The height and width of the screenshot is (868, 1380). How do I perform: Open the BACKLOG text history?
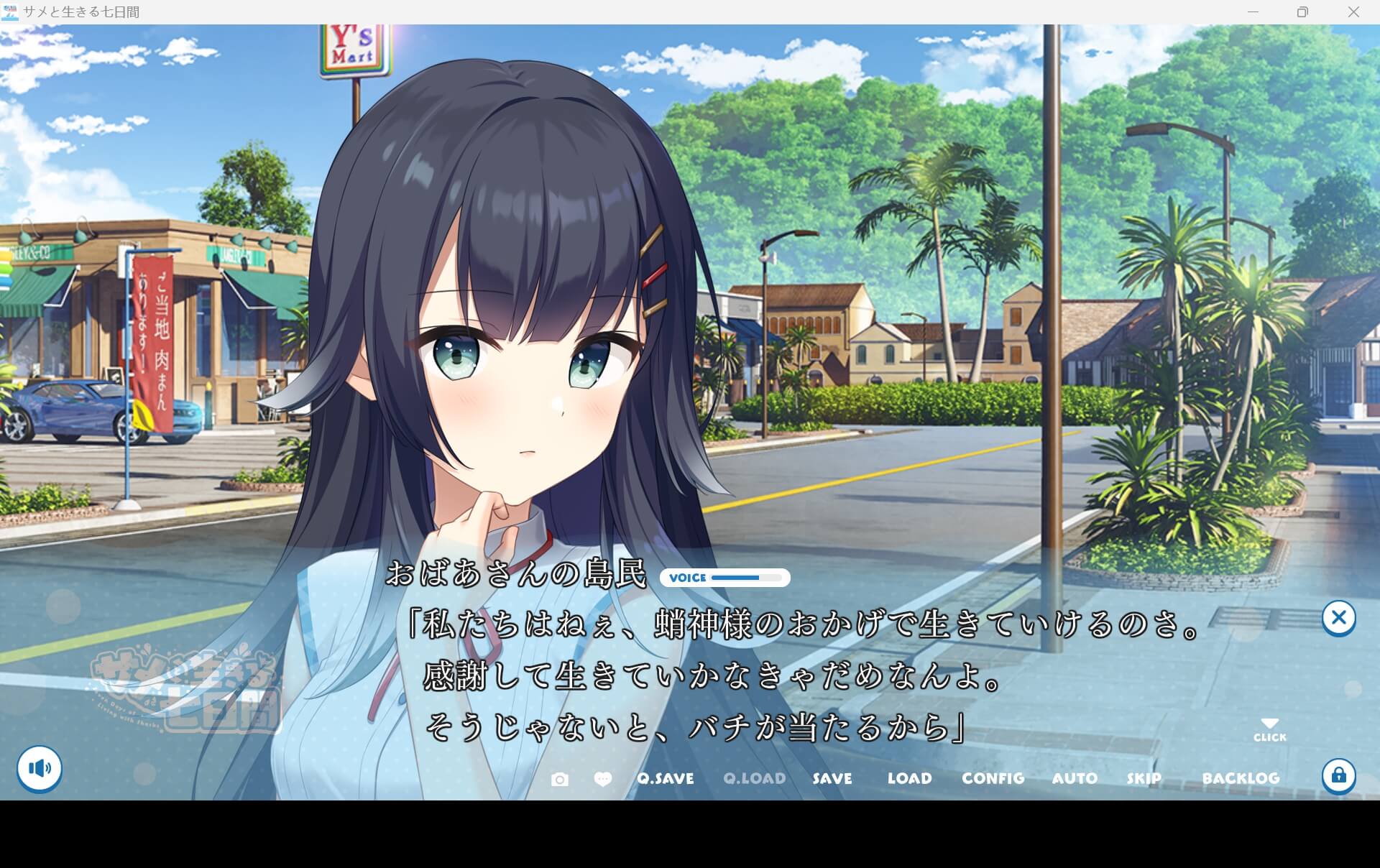pyautogui.click(x=1242, y=778)
